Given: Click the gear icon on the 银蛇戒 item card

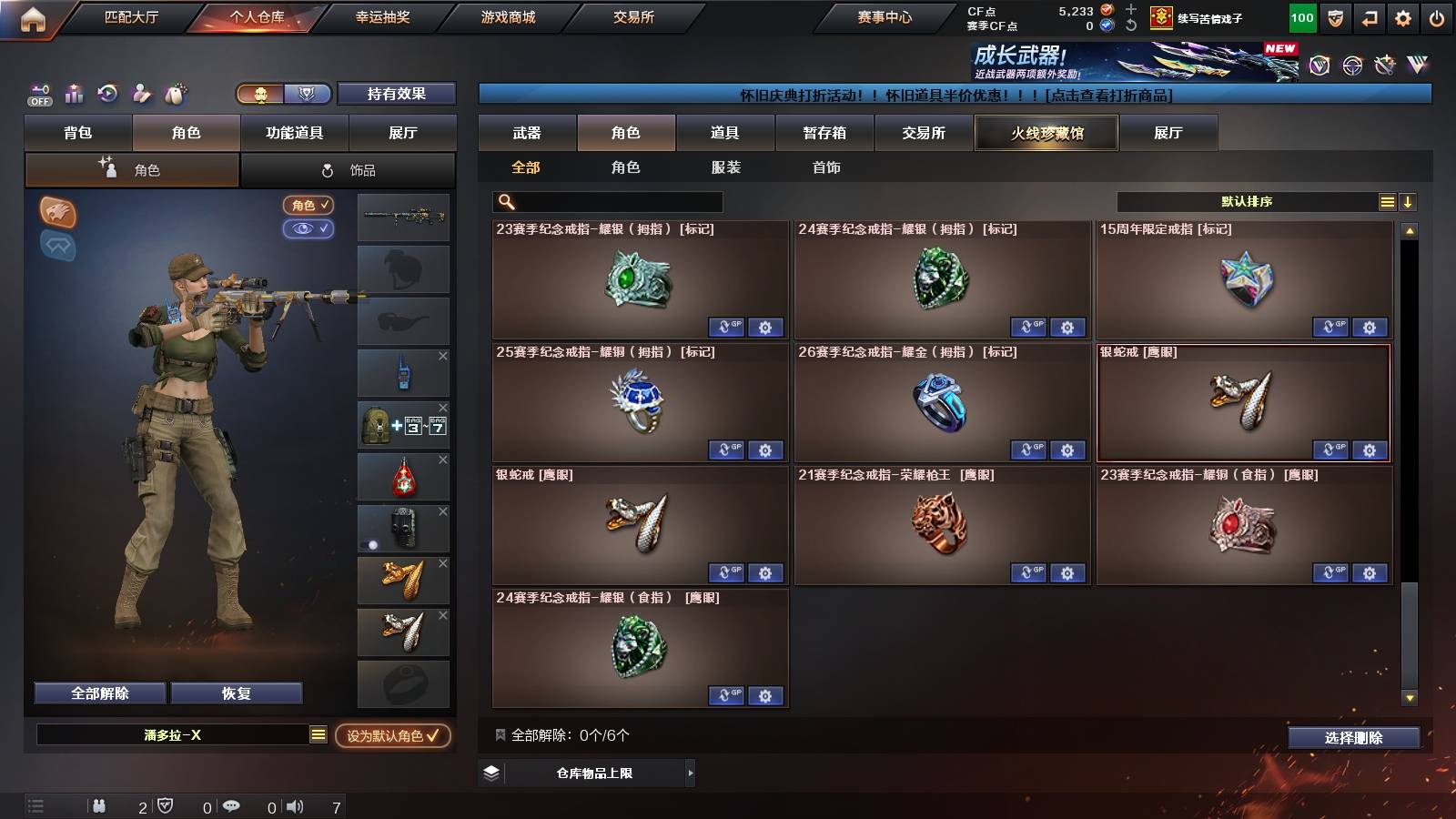Looking at the screenshot, I should pyautogui.click(x=1370, y=450).
